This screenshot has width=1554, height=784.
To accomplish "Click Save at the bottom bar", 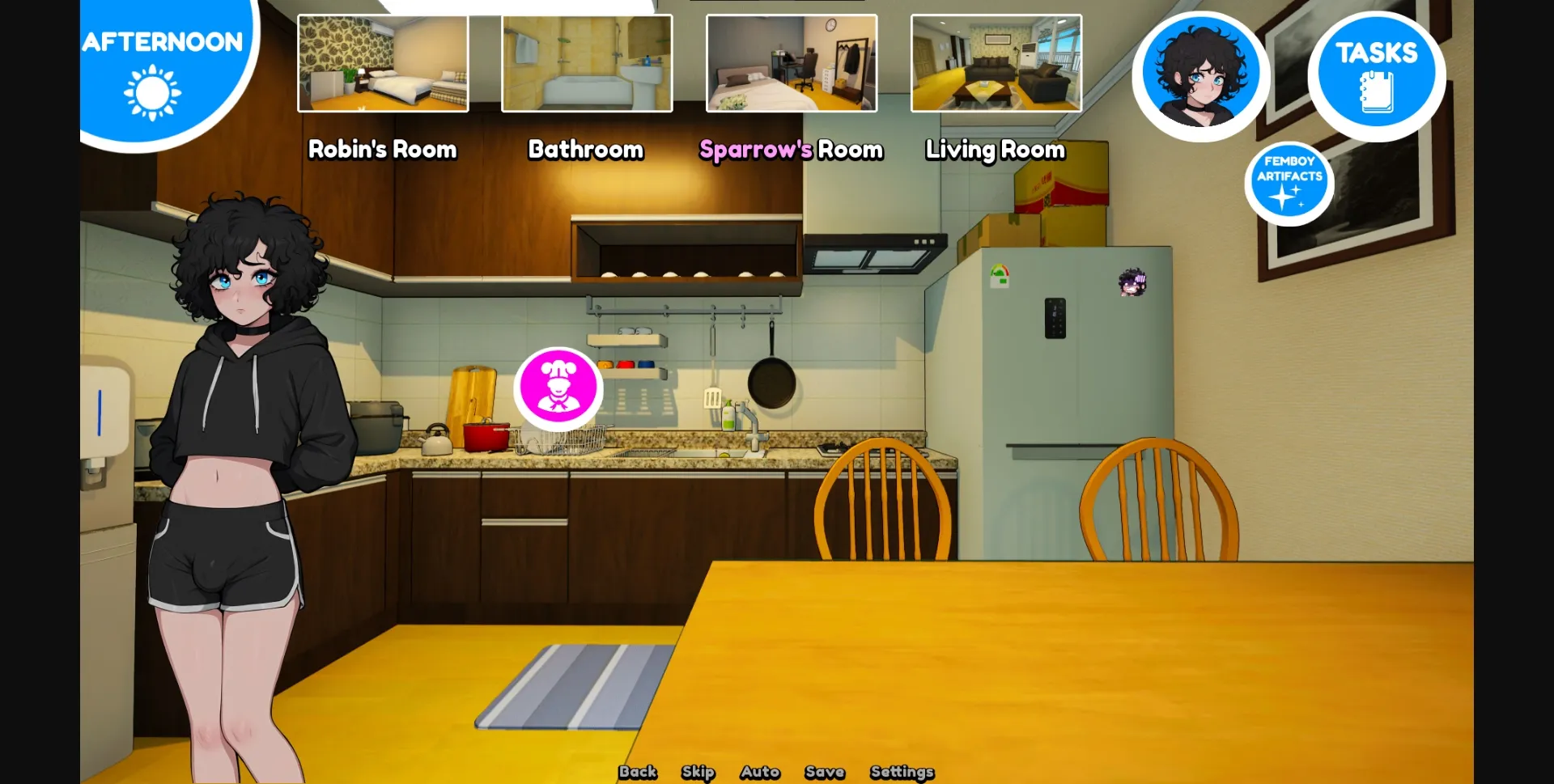I will (825, 772).
